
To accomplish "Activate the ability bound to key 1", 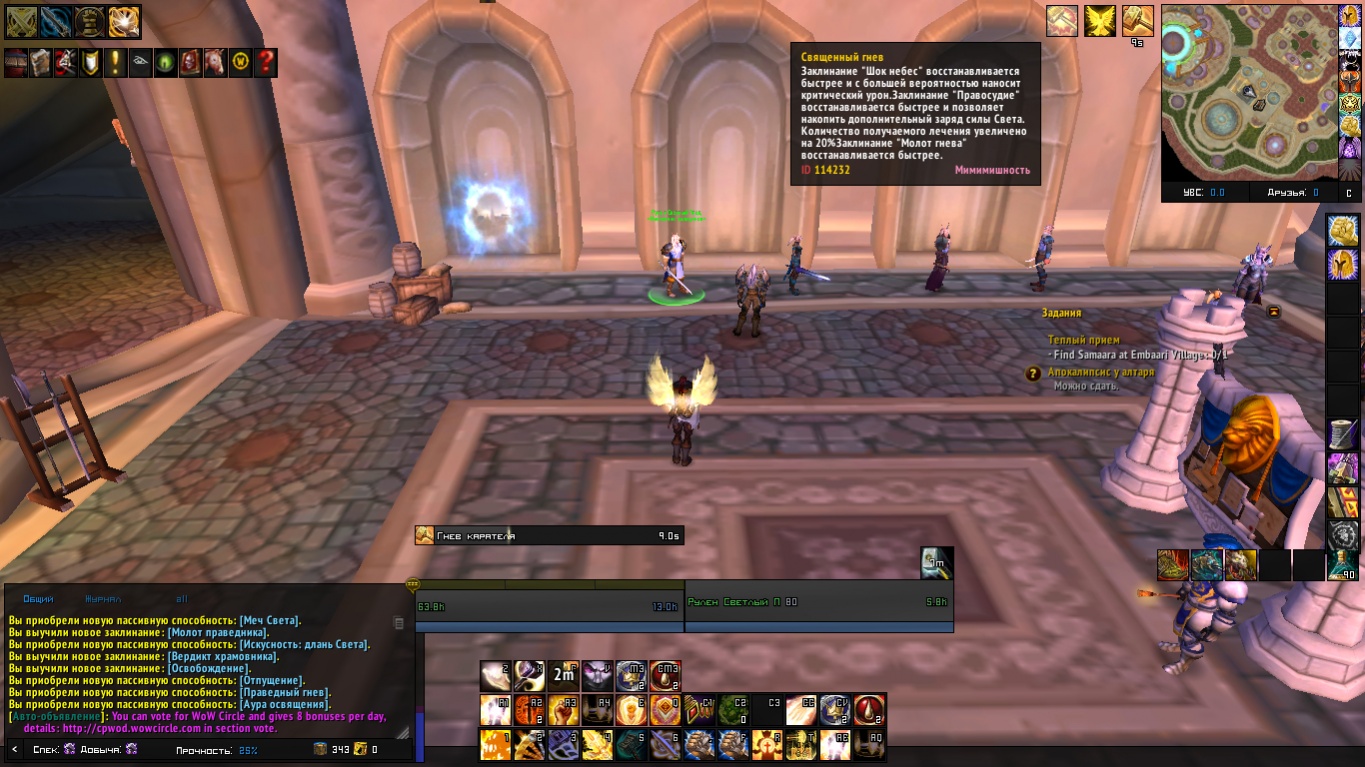I will coord(496,744).
